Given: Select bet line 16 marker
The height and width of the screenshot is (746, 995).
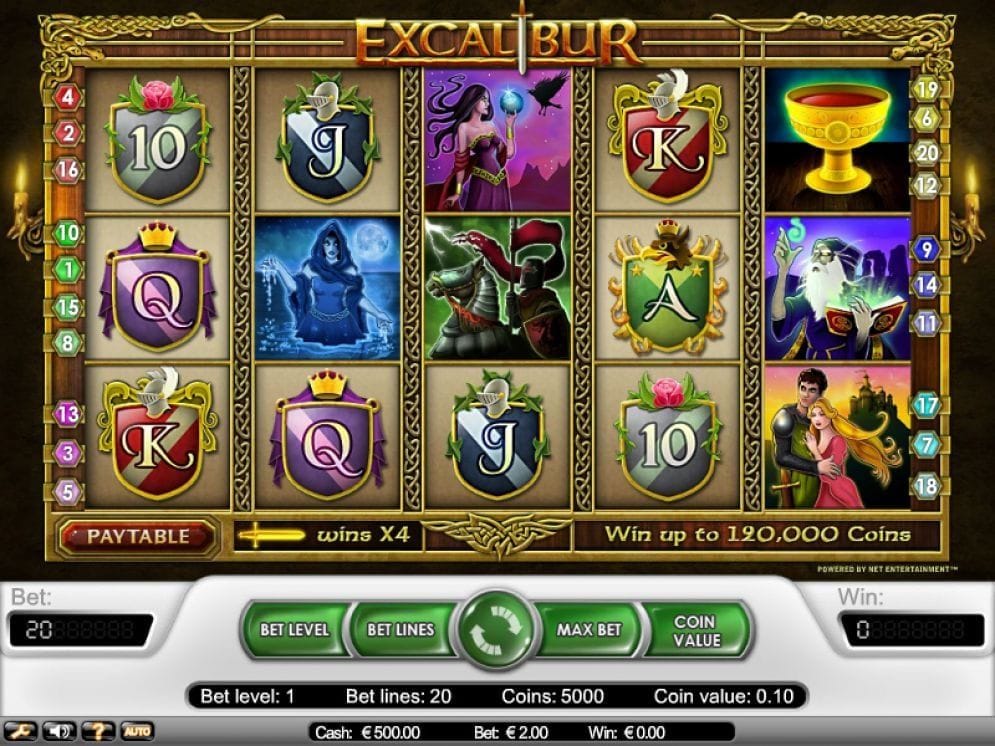Looking at the screenshot, I should pos(69,169).
